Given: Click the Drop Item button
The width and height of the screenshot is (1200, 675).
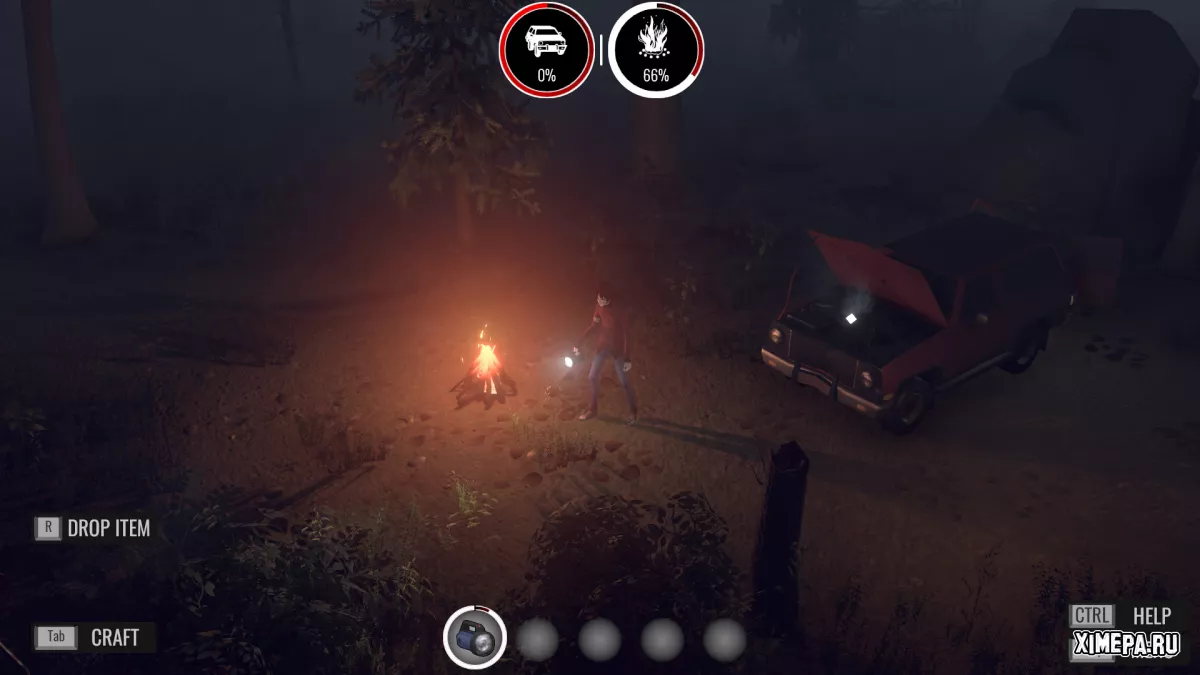Looking at the screenshot, I should coord(94,528).
